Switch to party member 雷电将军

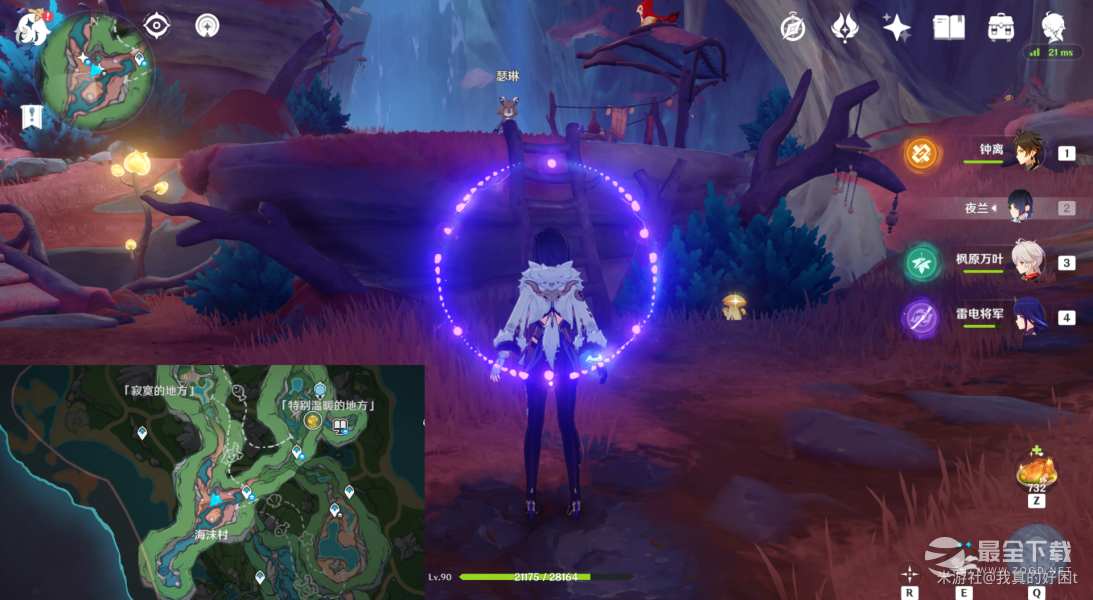1028,317
